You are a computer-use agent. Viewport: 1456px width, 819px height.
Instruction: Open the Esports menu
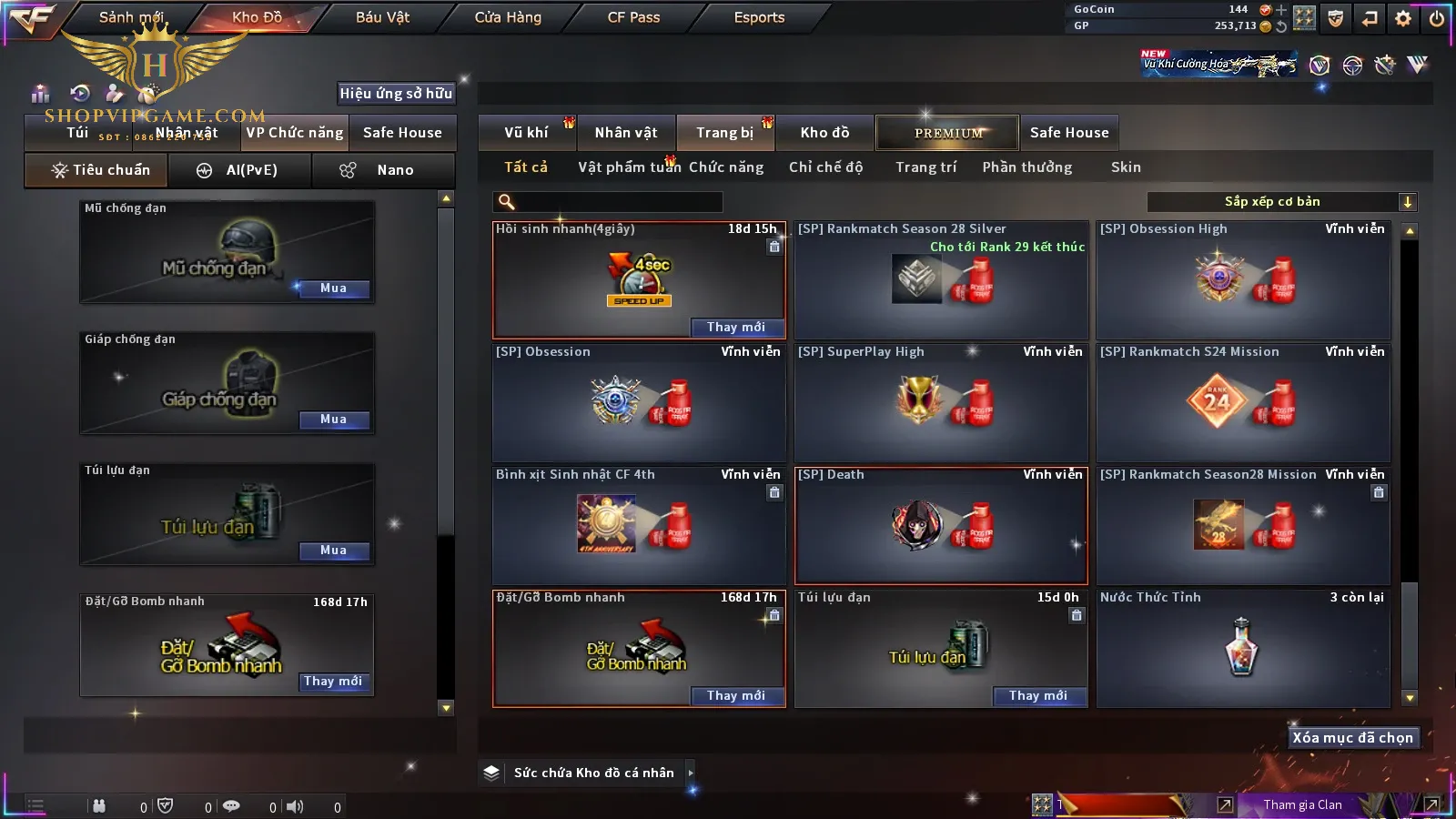(759, 17)
